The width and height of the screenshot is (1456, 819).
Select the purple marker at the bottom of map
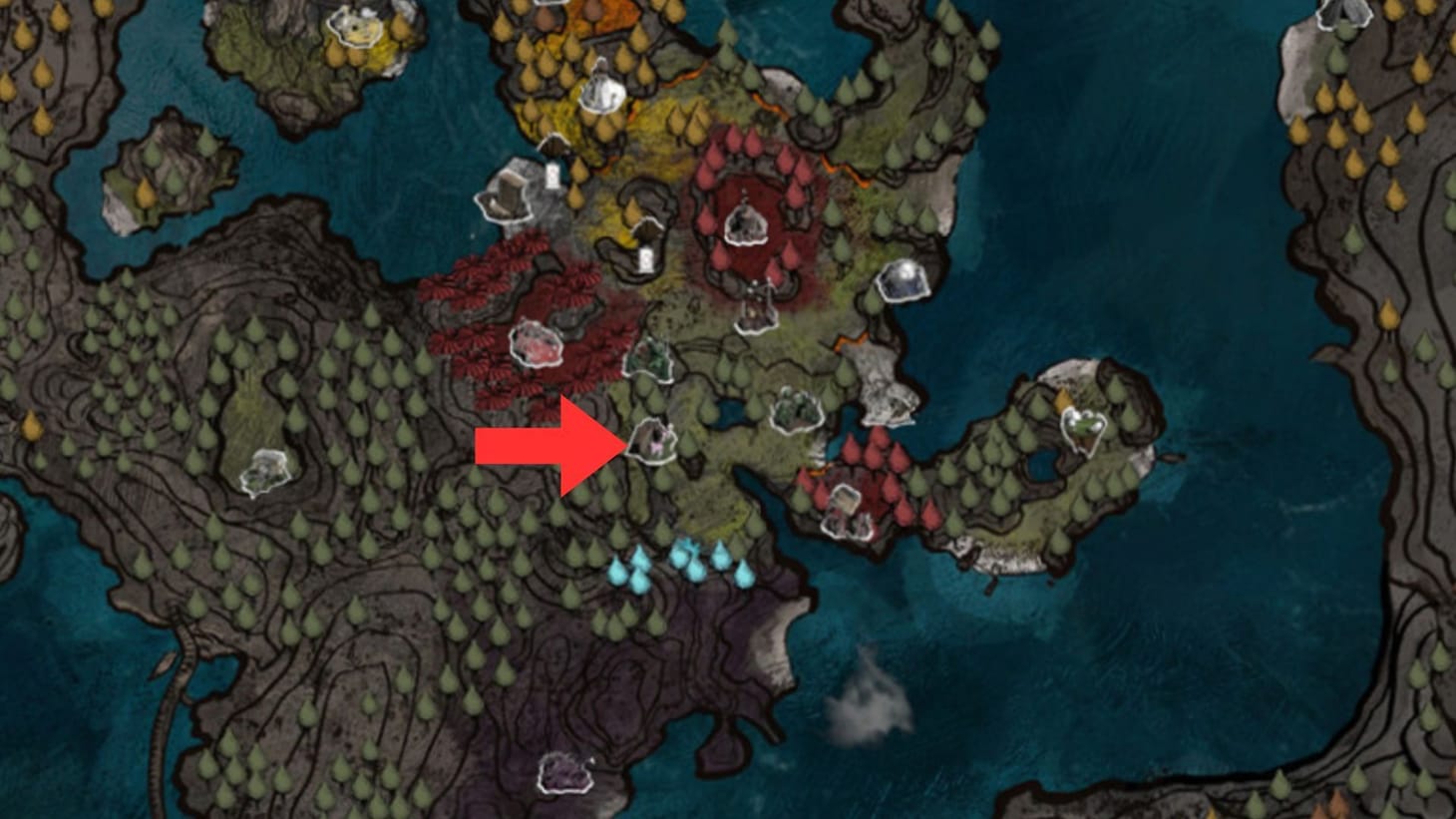[x=565, y=773]
